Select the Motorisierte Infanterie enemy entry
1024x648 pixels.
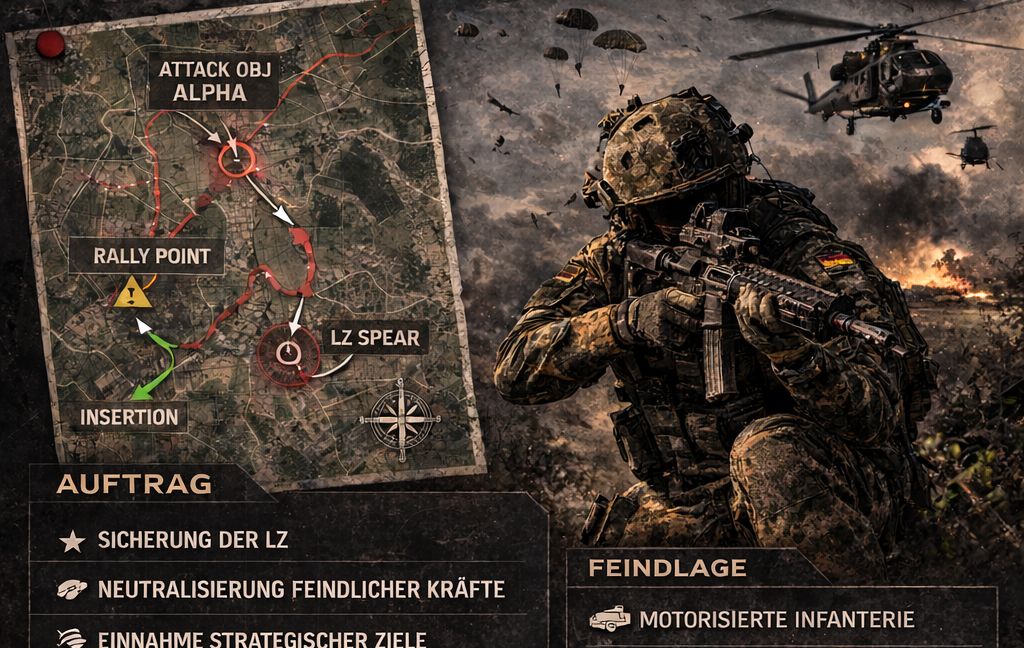[776, 620]
